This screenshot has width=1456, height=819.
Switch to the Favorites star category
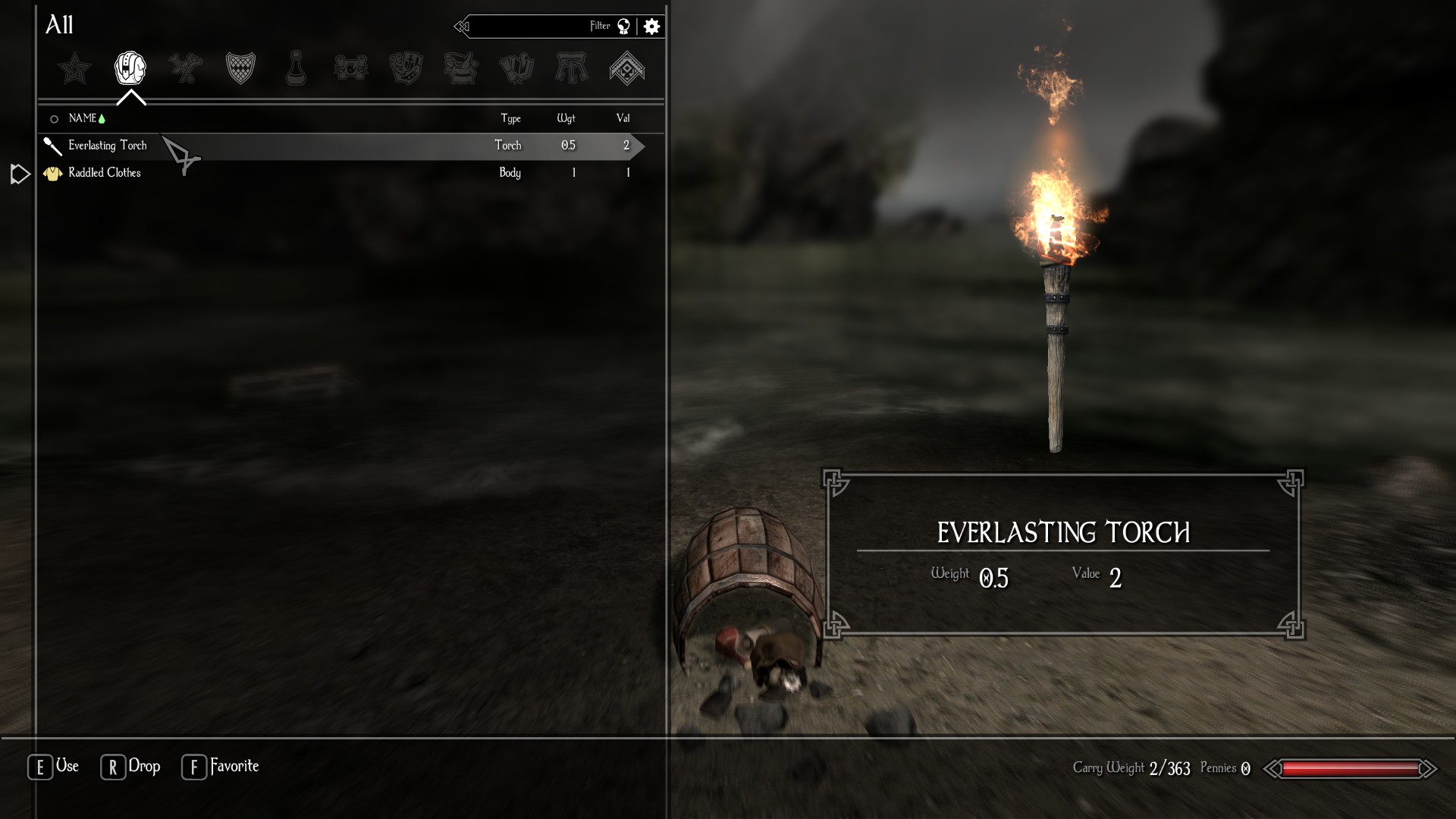click(75, 69)
